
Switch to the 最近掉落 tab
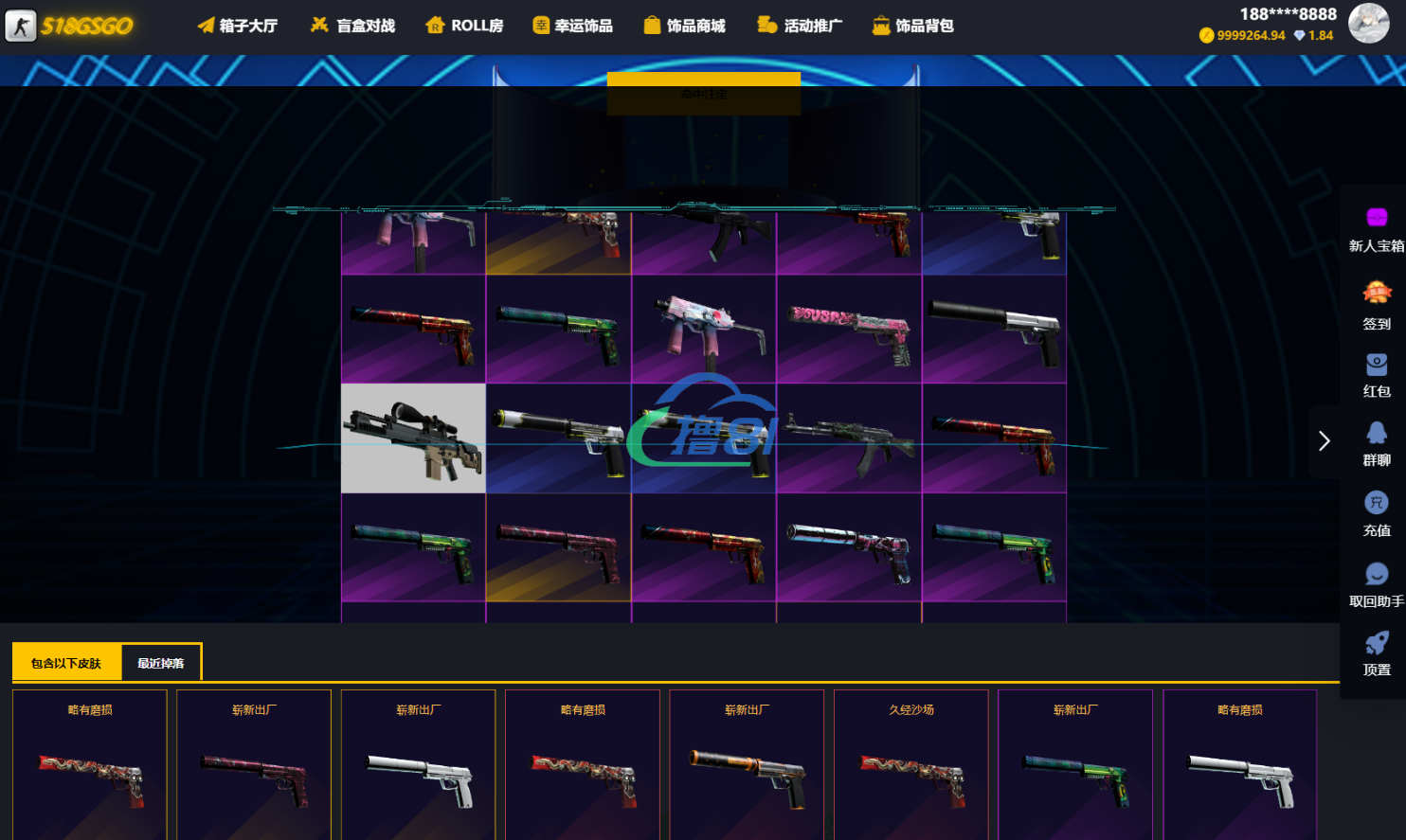(x=161, y=663)
